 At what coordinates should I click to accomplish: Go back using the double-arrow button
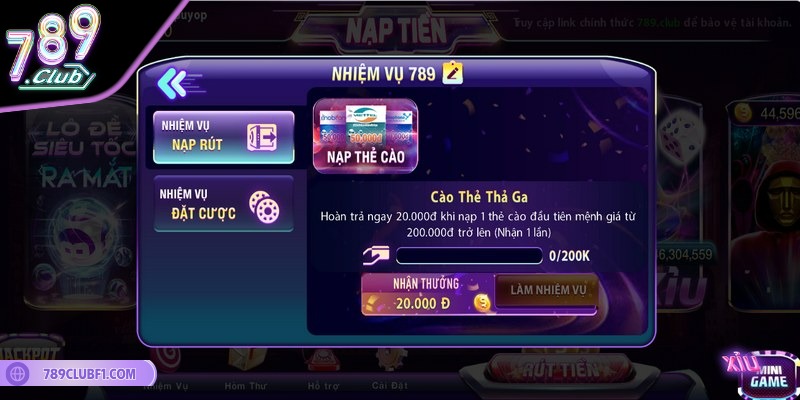(173, 82)
